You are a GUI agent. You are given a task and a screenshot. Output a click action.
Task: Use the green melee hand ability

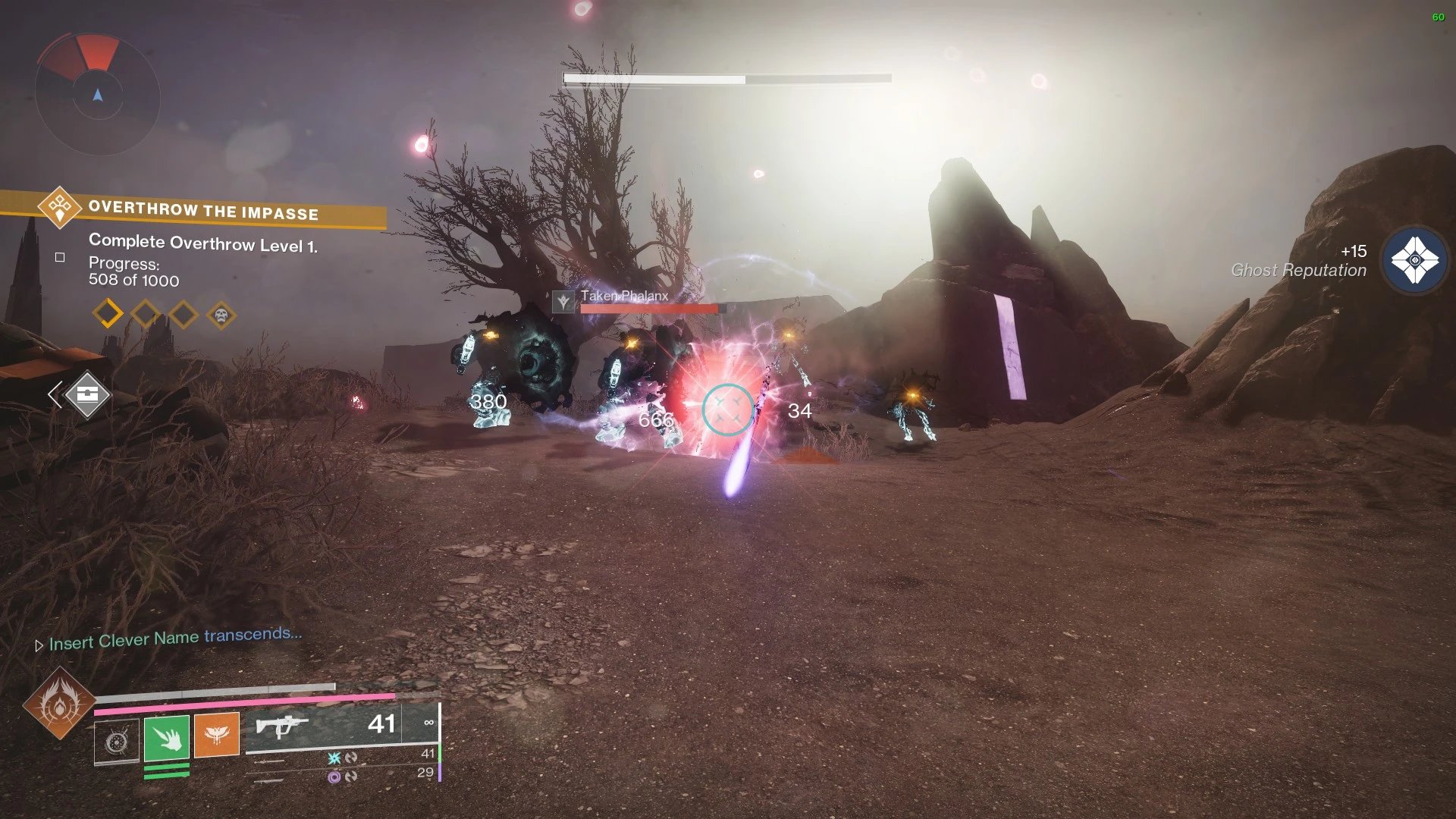pyautogui.click(x=167, y=737)
